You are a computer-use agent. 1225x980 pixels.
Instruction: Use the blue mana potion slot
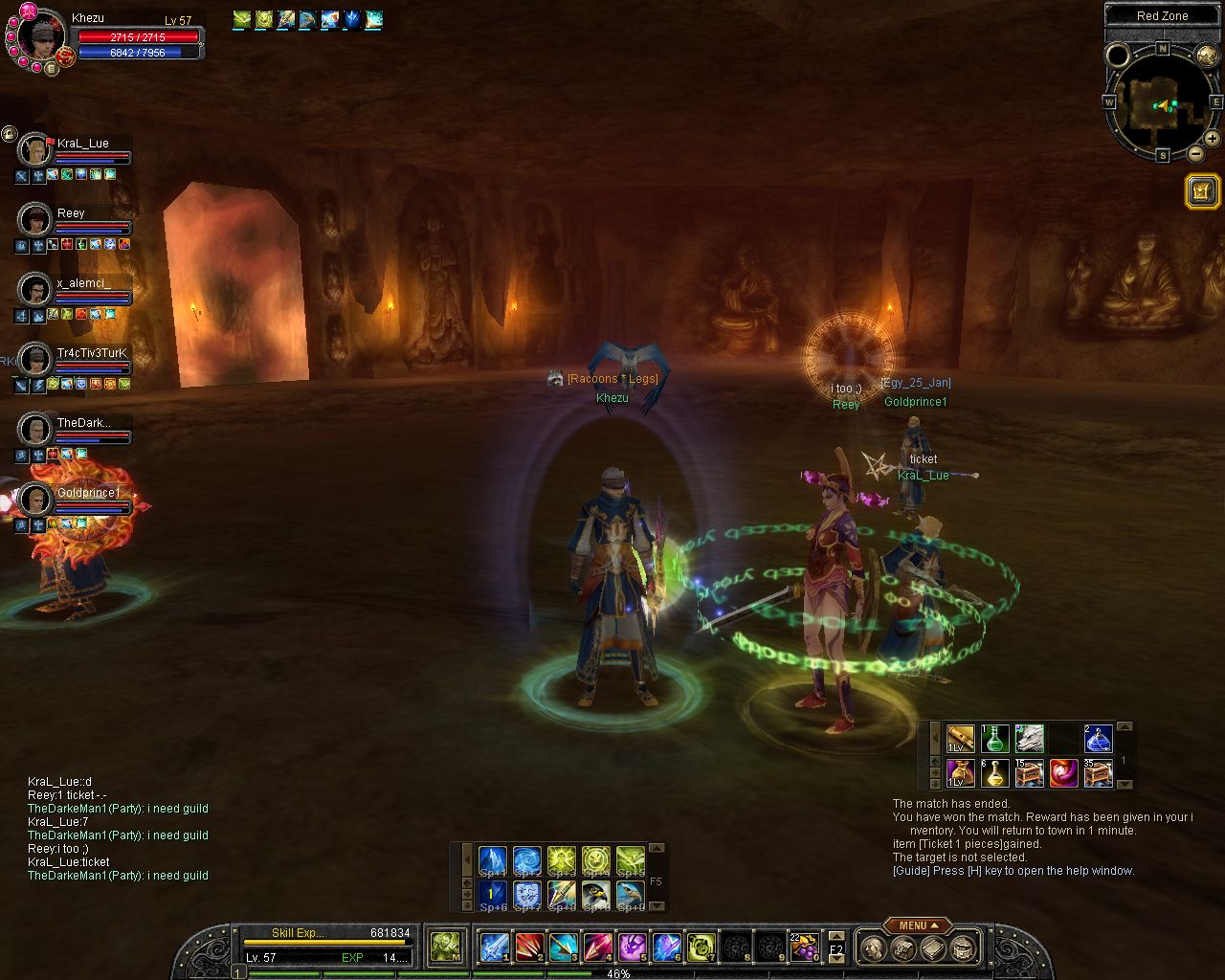tap(1098, 739)
